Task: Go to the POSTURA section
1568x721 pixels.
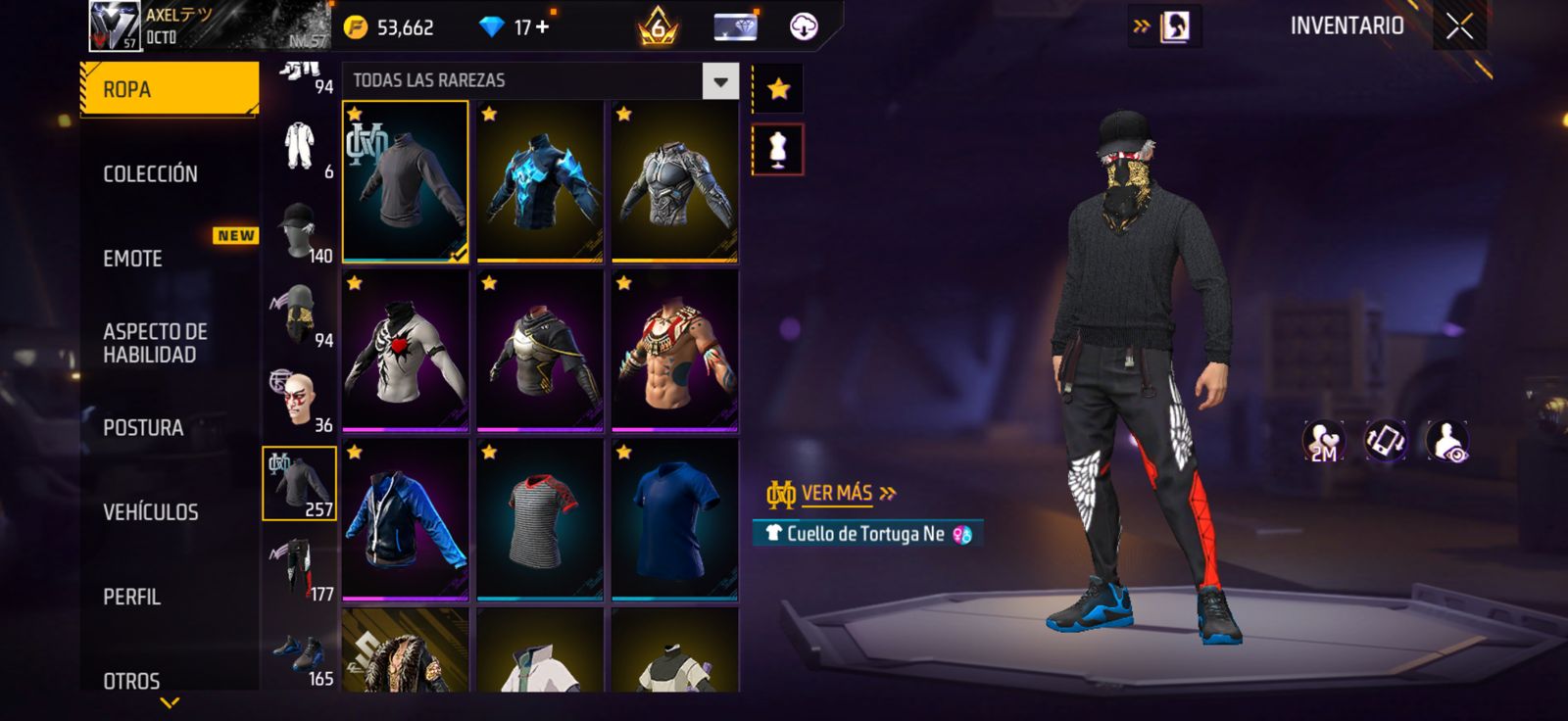Action: click(x=143, y=428)
